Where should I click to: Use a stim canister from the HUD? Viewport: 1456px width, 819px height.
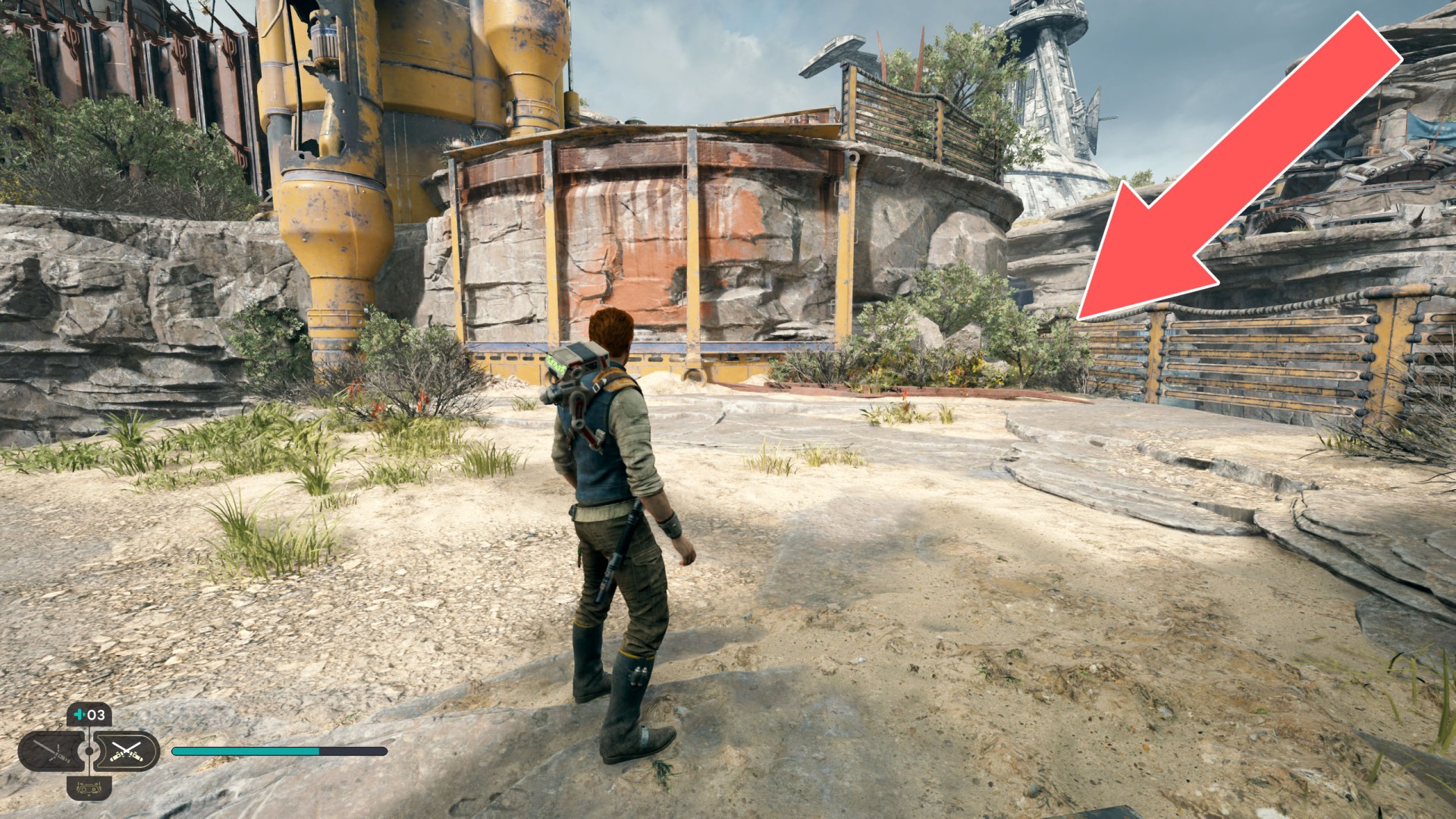pyautogui.click(x=89, y=715)
